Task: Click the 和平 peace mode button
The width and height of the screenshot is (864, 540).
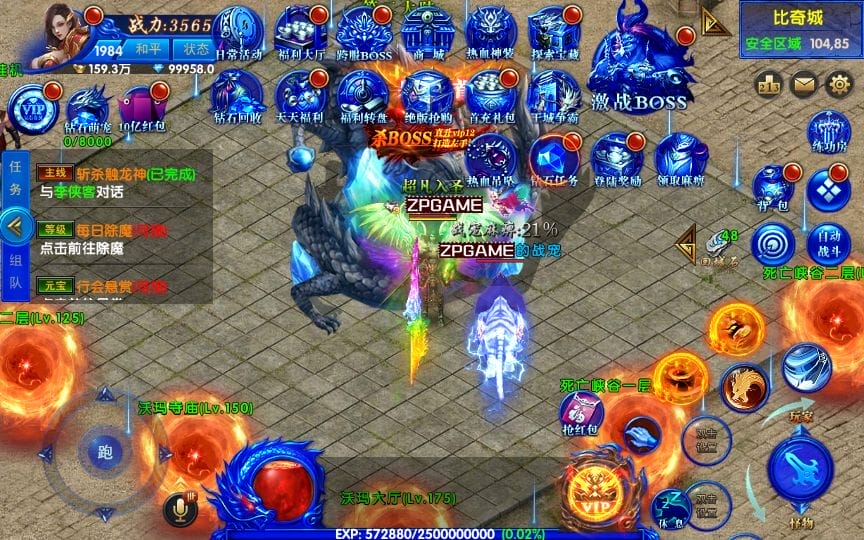Action: (148, 48)
